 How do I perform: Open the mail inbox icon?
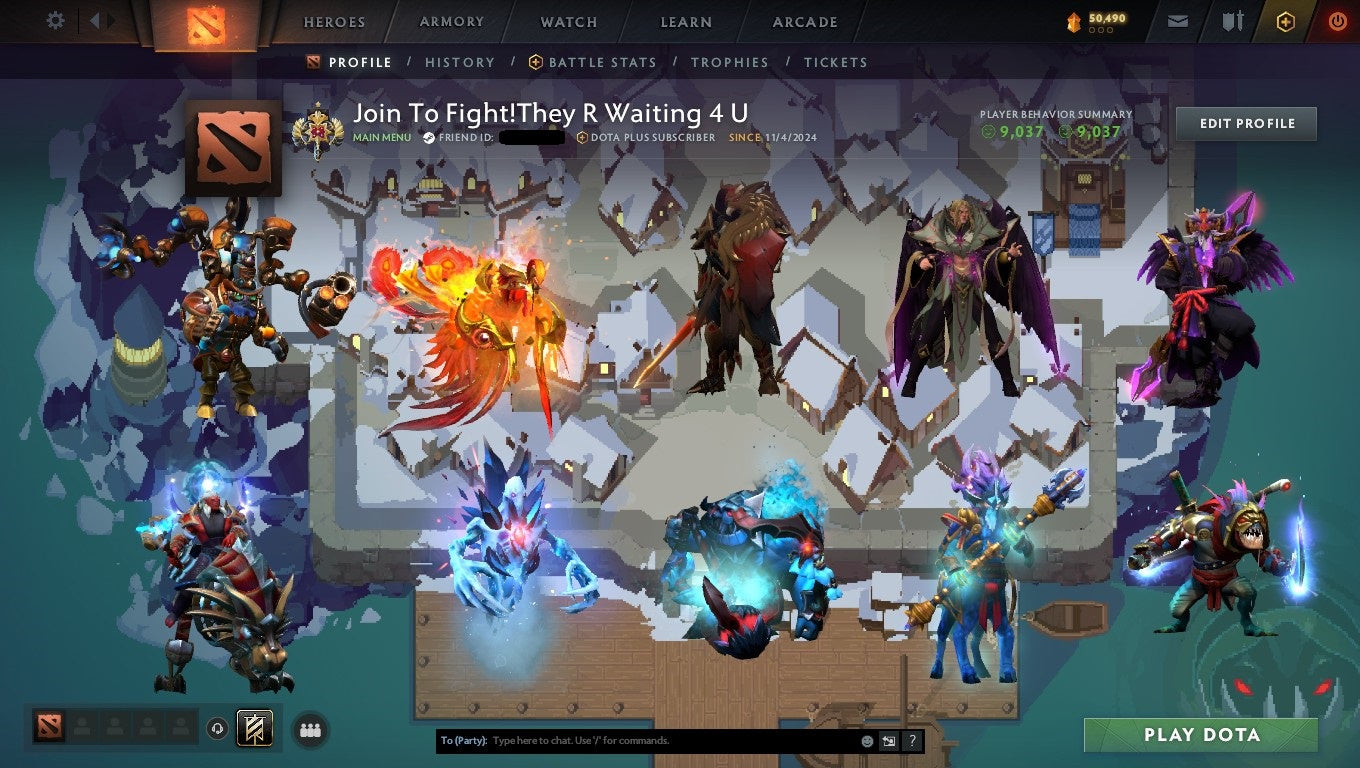pos(1176,21)
